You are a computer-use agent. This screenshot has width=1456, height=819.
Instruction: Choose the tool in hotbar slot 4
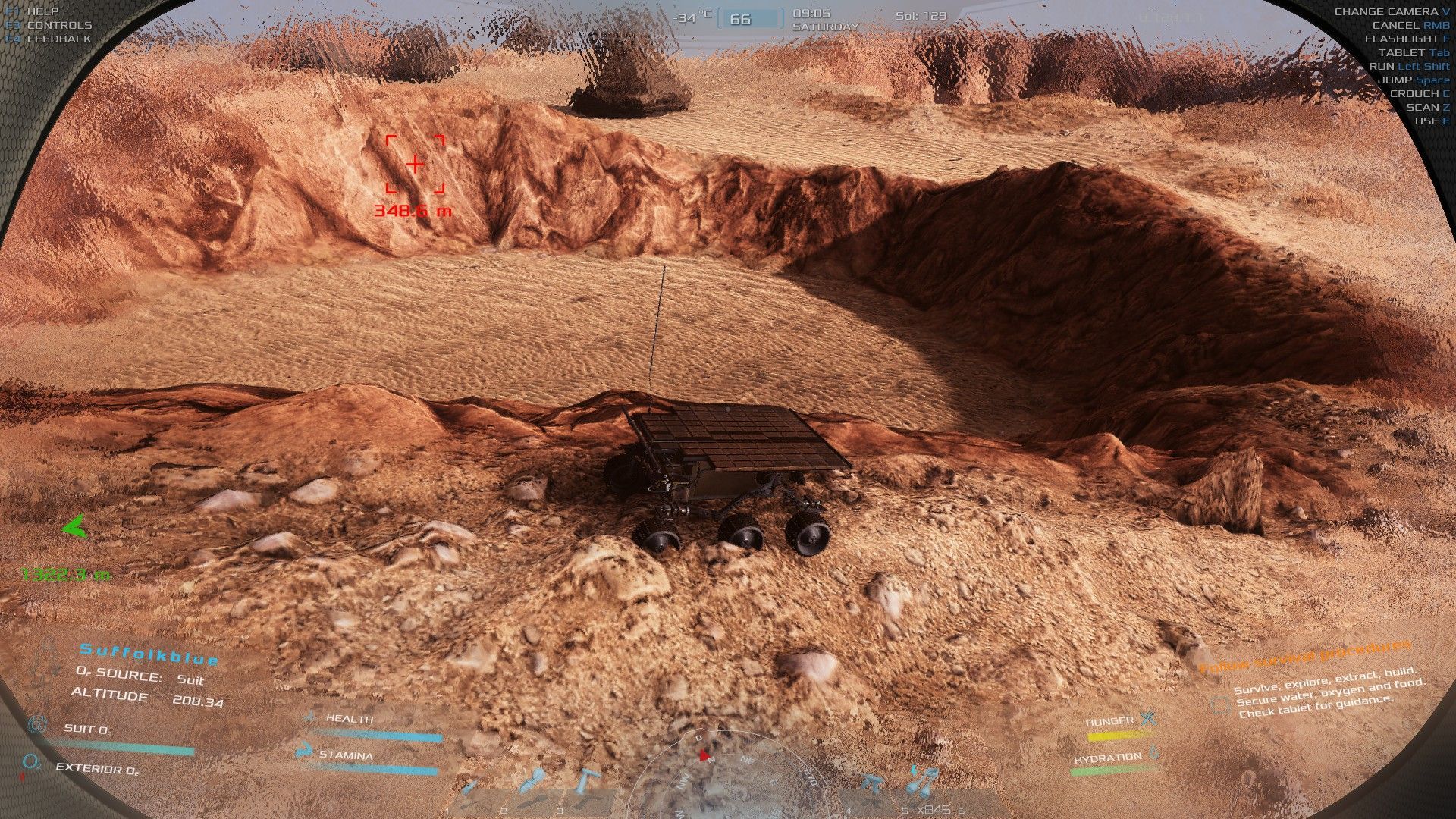tap(871, 784)
